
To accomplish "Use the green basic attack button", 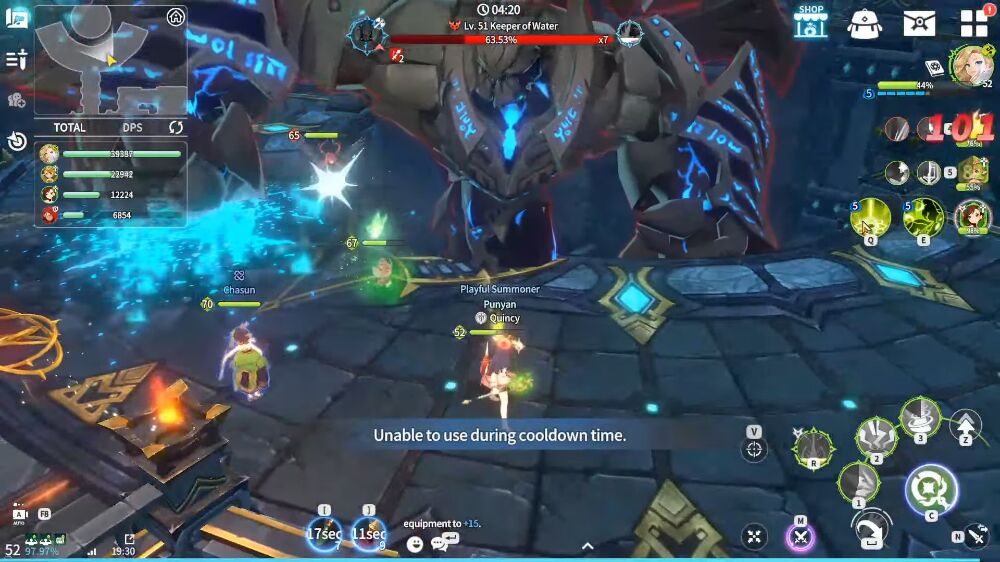I will coord(931,490).
